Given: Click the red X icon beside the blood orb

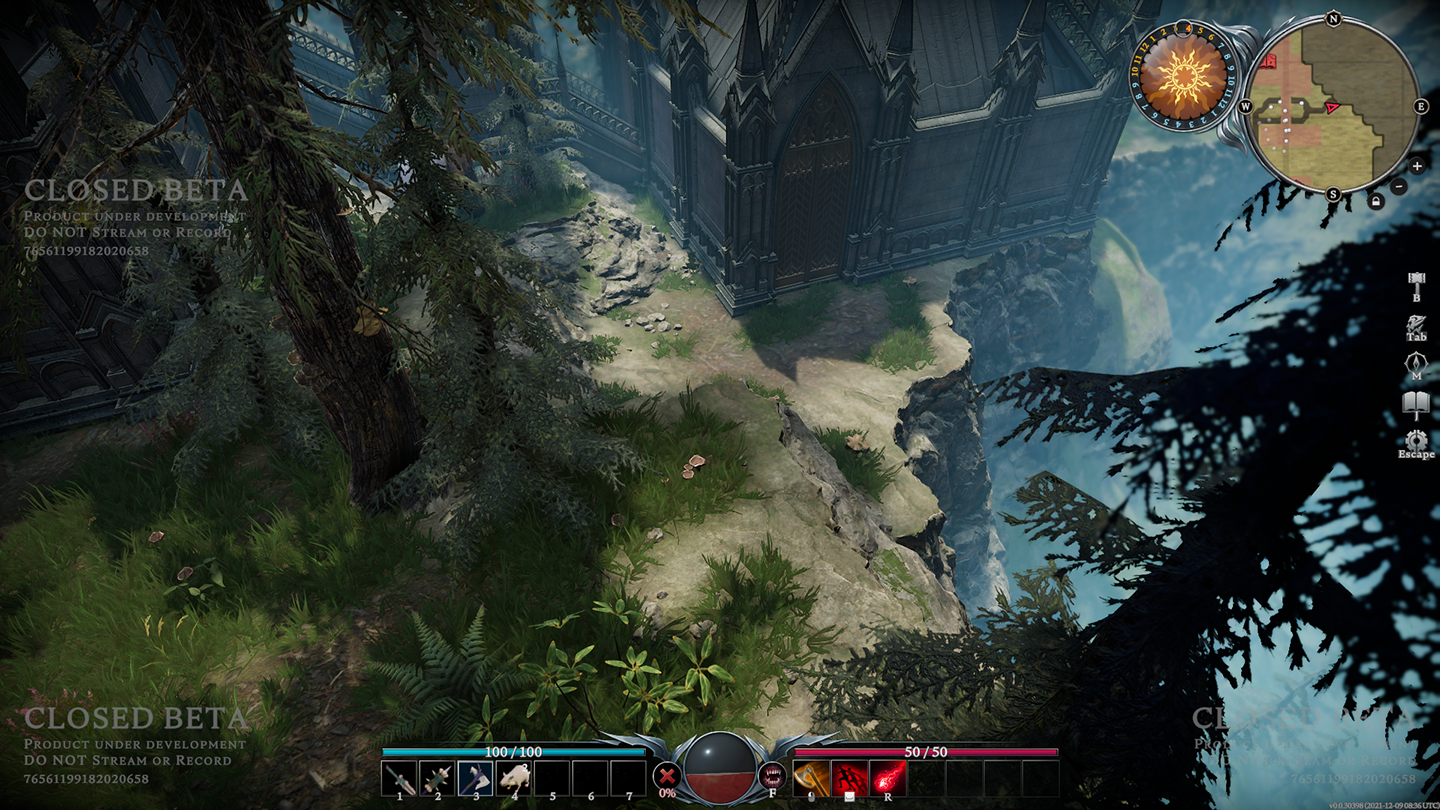Looking at the screenshot, I should click(665, 775).
